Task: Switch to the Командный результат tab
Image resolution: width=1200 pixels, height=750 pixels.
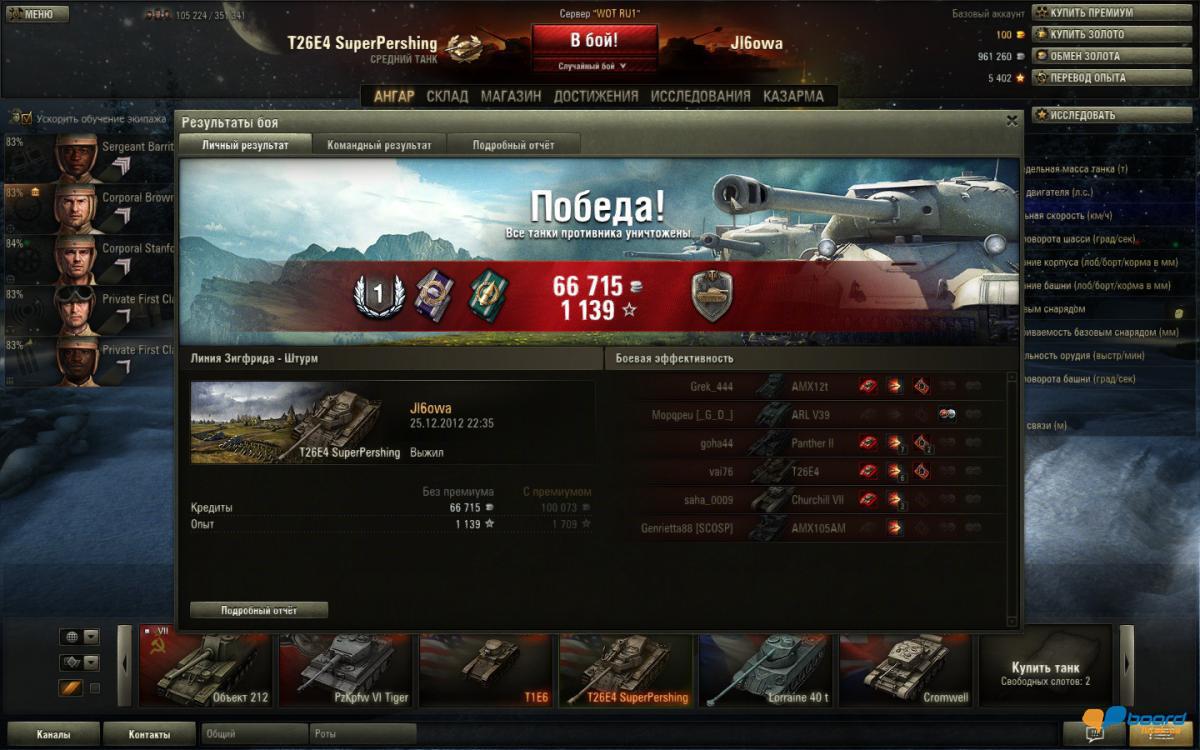Action: coord(379,145)
